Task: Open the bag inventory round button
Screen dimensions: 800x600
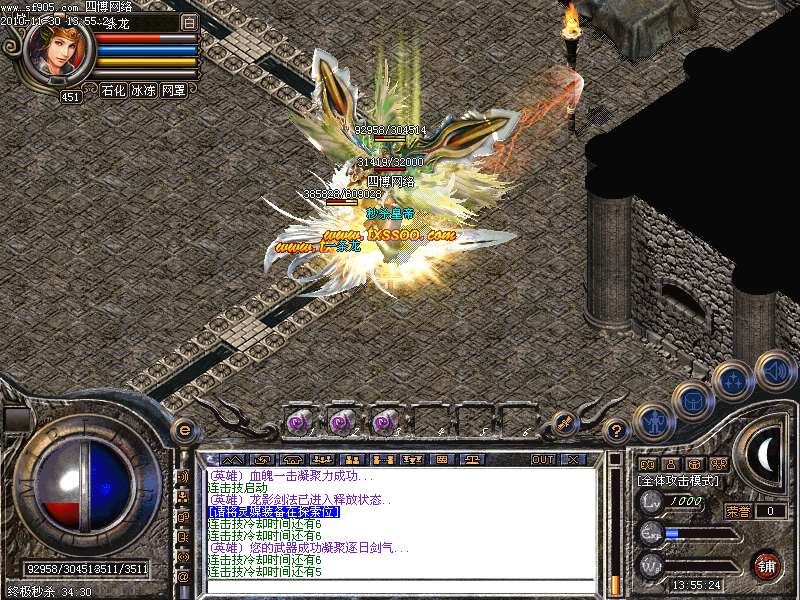Action: (693, 401)
